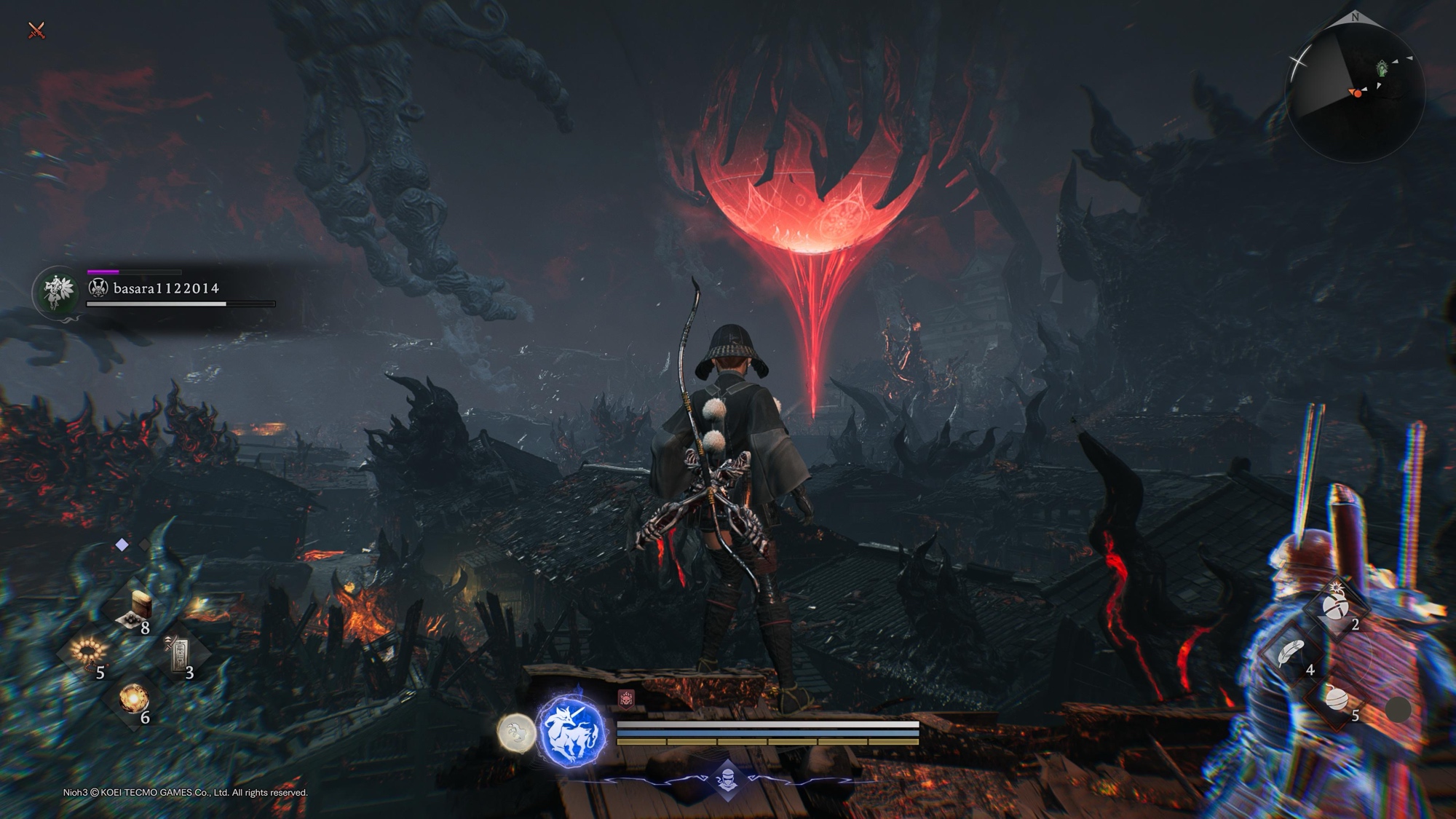Select companion basara1122014's portrait
The width and height of the screenshot is (1456, 819).
pos(58,292)
